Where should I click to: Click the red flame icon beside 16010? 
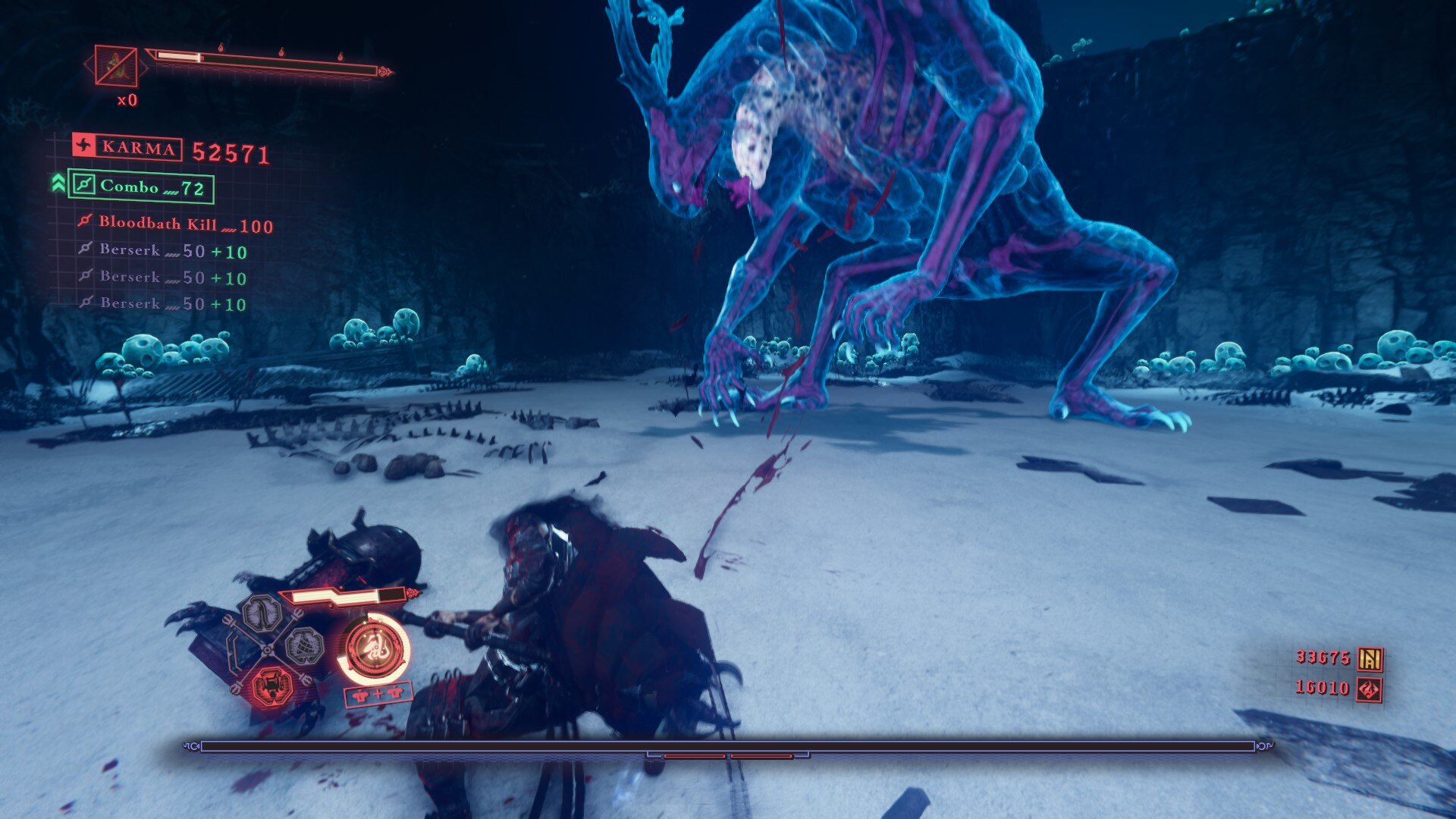[x=1370, y=689]
